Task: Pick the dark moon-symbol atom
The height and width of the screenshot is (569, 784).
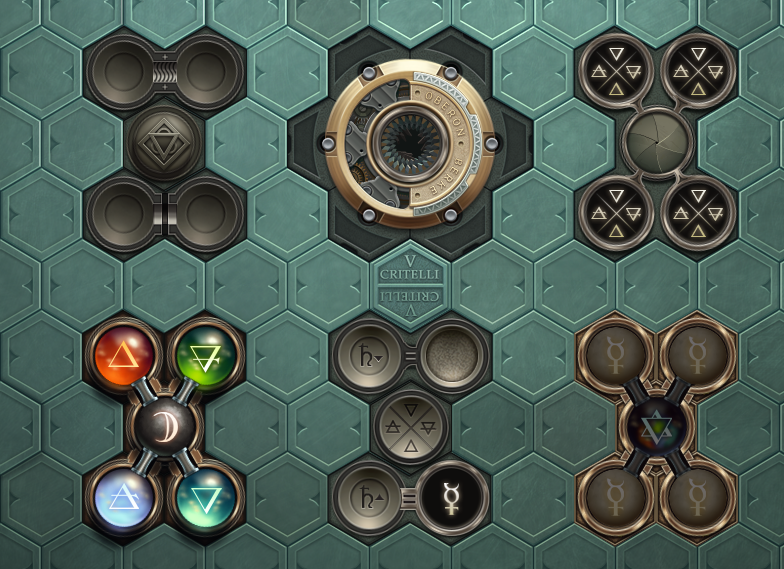Action: pos(166,425)
